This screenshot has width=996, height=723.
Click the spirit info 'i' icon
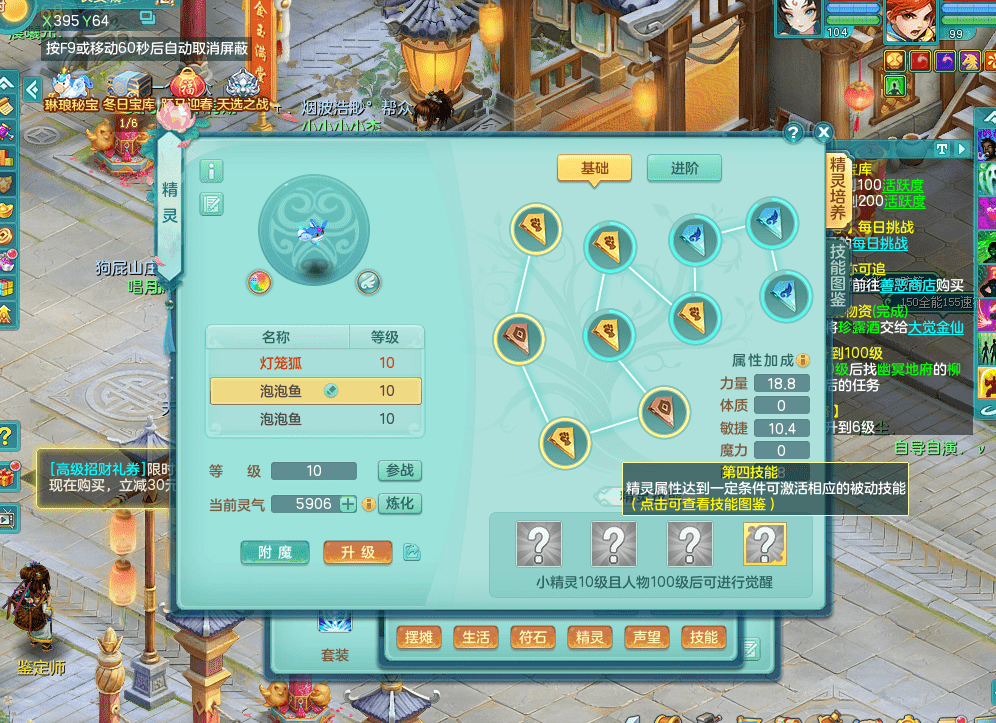click(212, 170)
